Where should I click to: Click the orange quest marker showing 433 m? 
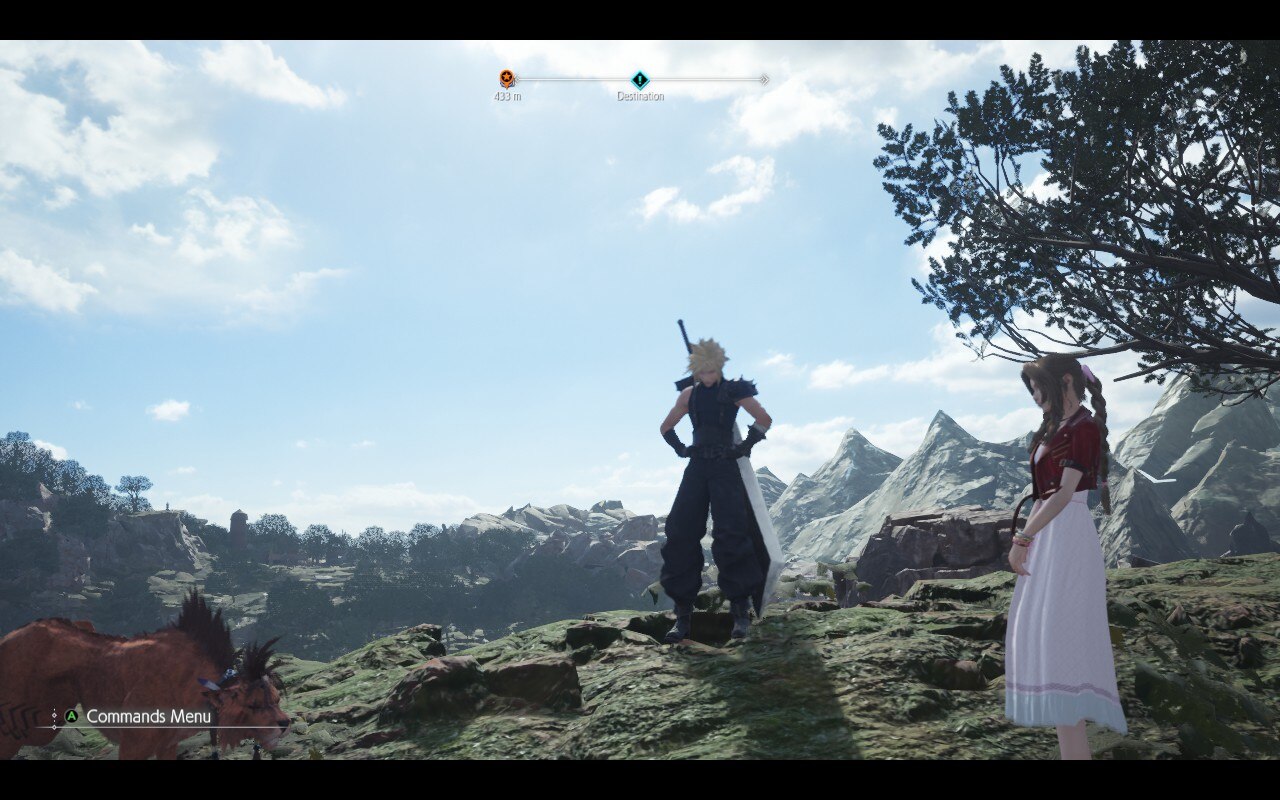(x=507, y=79)
